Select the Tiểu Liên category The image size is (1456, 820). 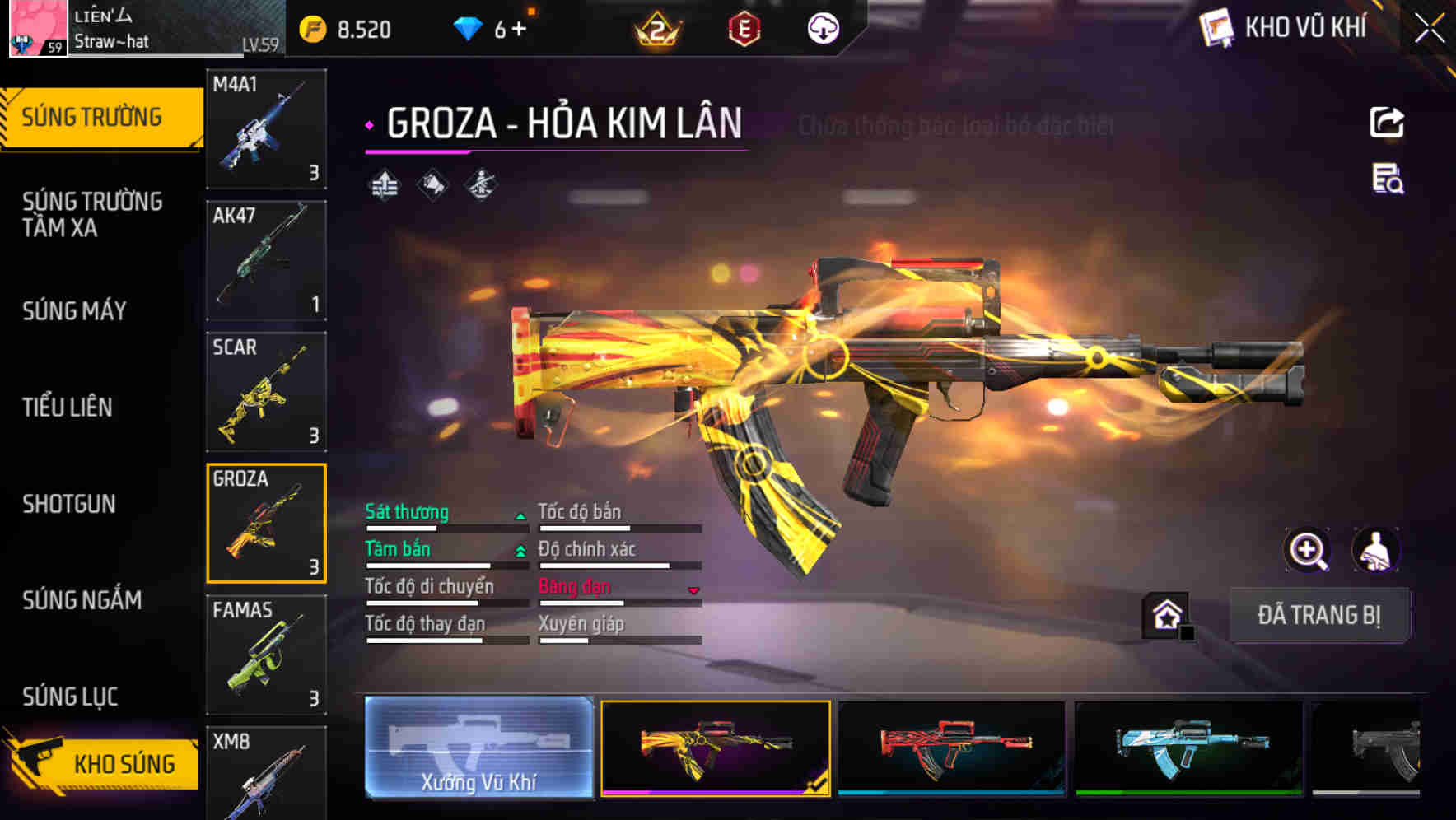(68, 407)
